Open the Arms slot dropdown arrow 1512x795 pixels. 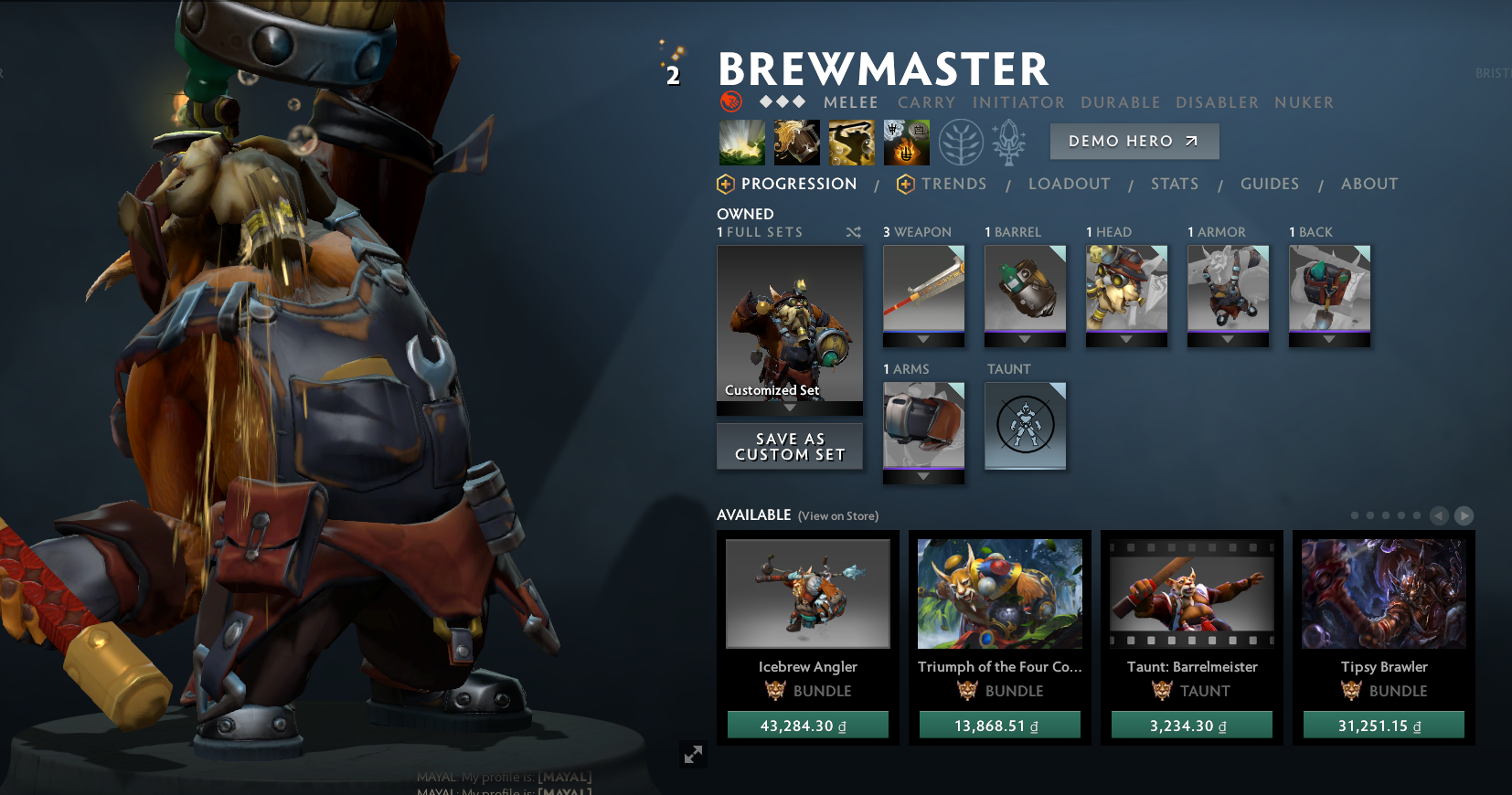[x=923, y=475]
